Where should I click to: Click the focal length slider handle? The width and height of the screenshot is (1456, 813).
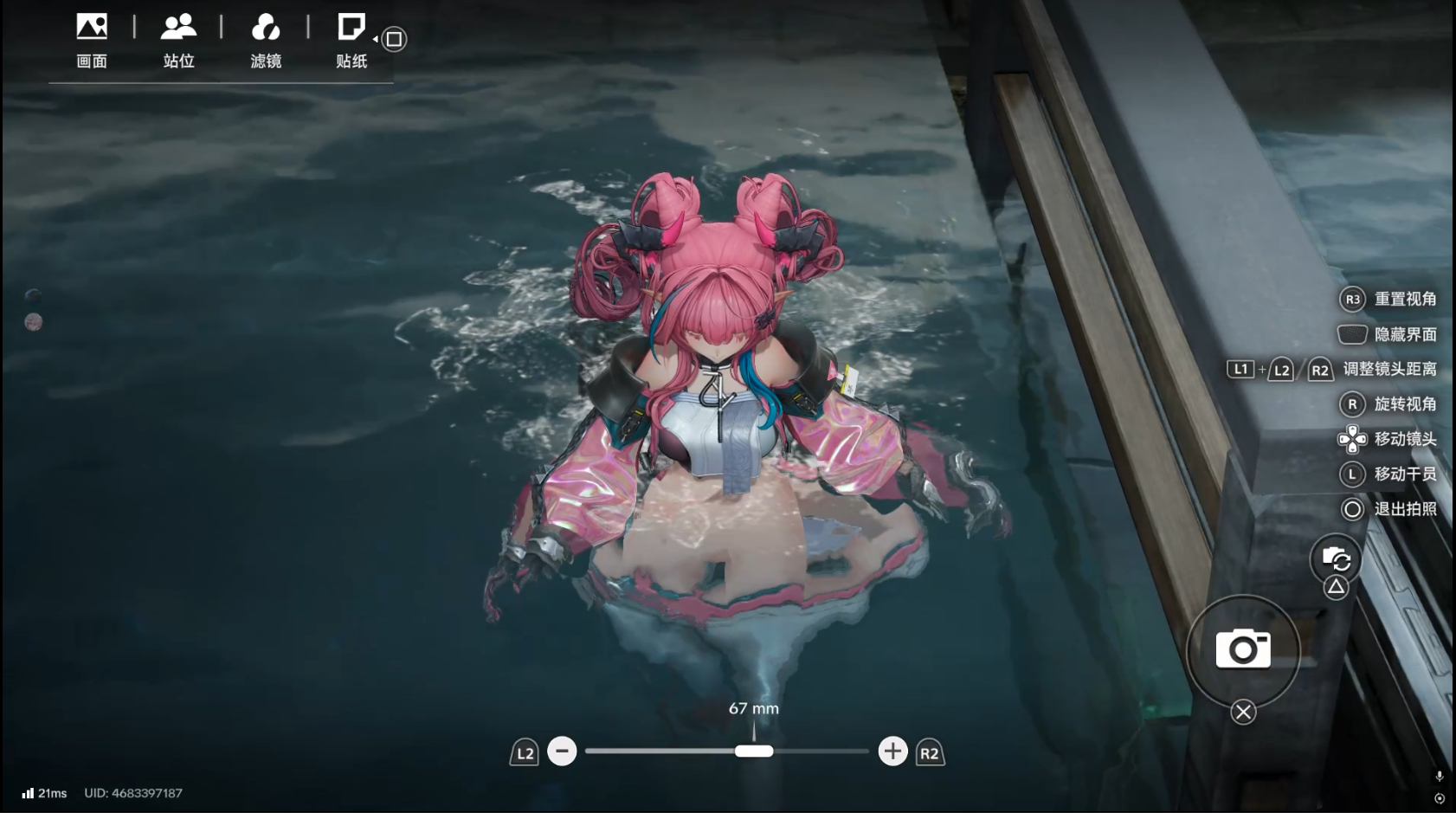click(x=754, y=751)
